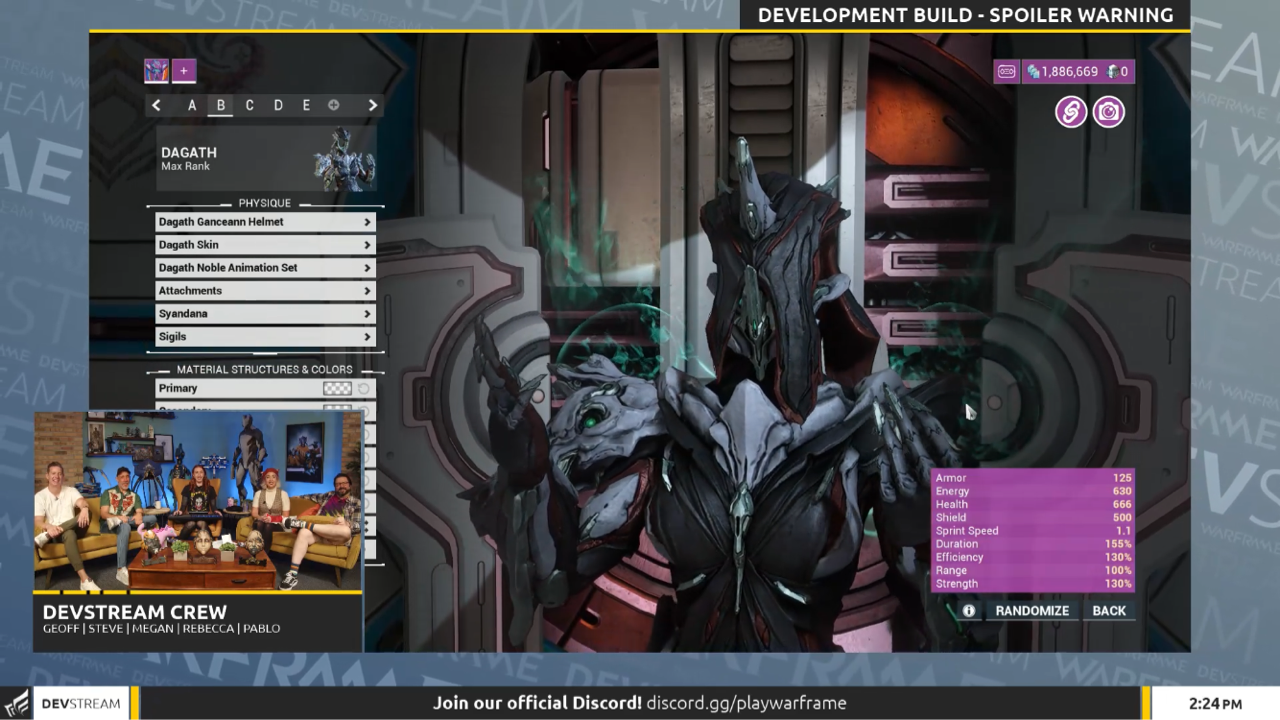The image size is (1280, 720).
Task: Select the Sigils option
Action: (264, 336)
